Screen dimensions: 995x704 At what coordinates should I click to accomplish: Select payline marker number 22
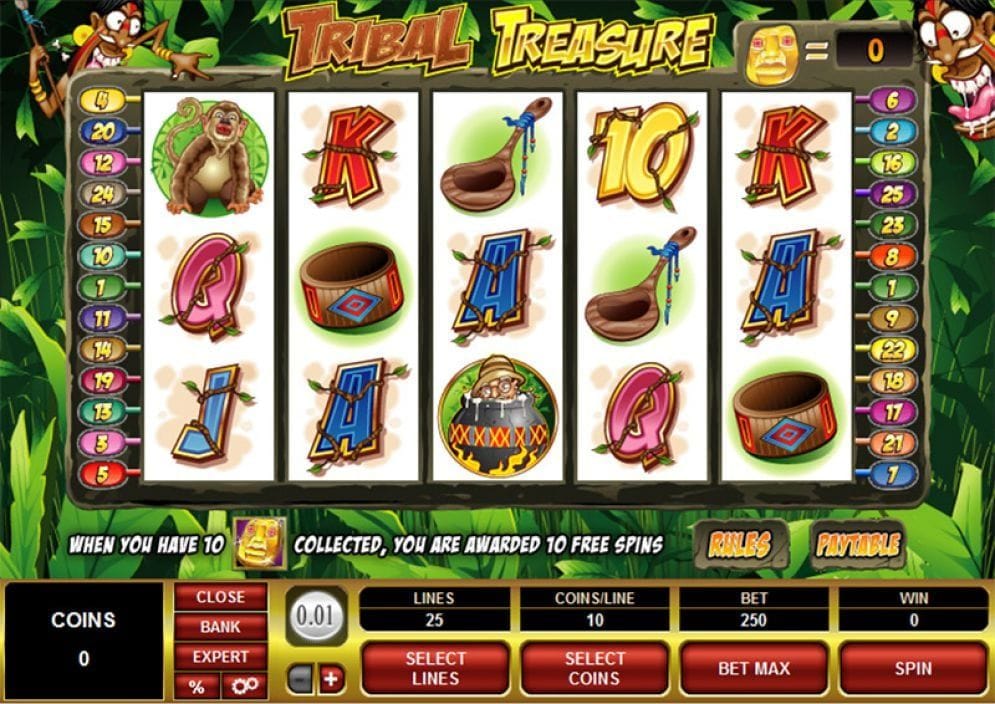click(x=891, y=349)
